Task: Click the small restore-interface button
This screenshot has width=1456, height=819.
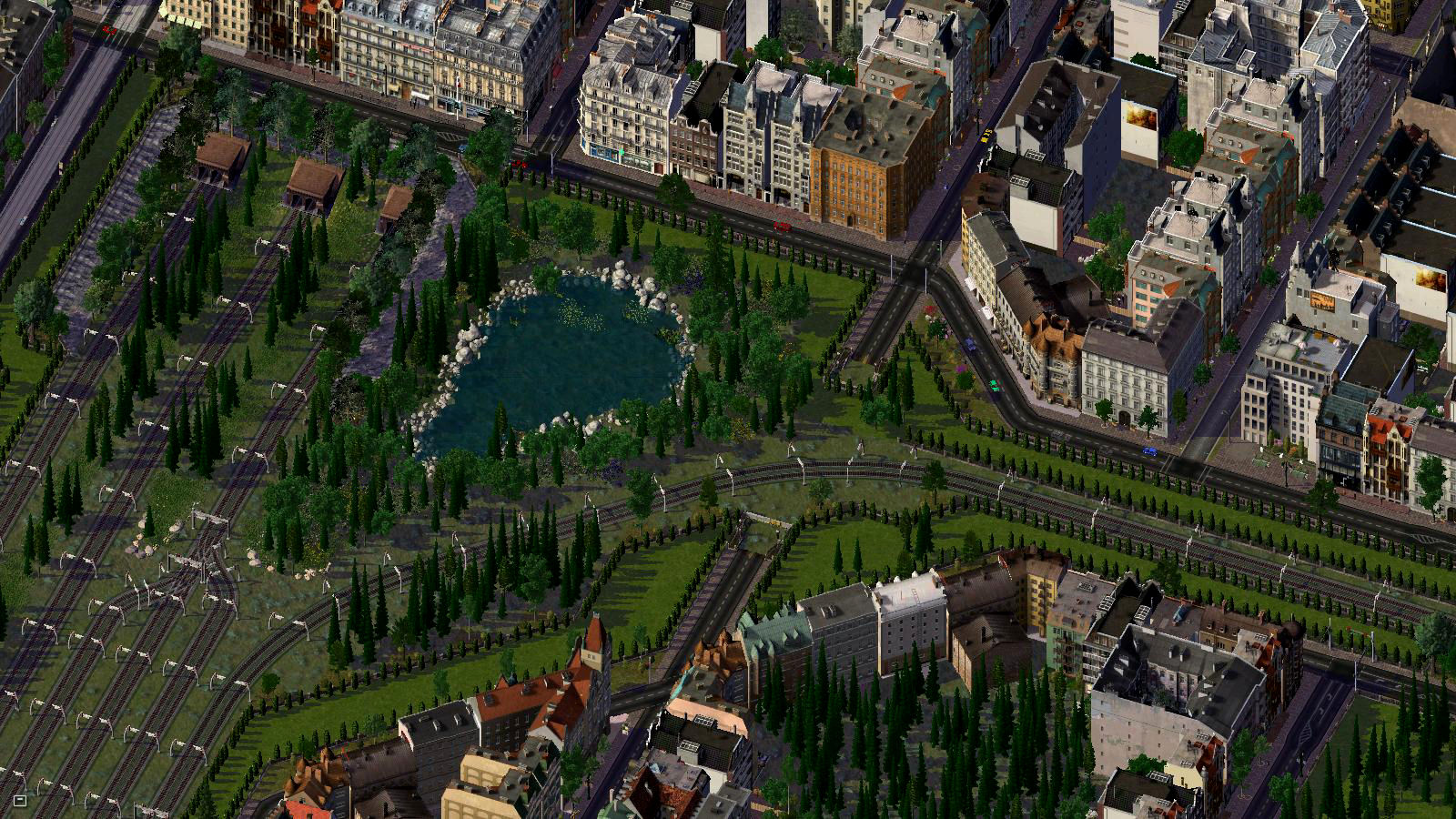Action: [19, 801]
